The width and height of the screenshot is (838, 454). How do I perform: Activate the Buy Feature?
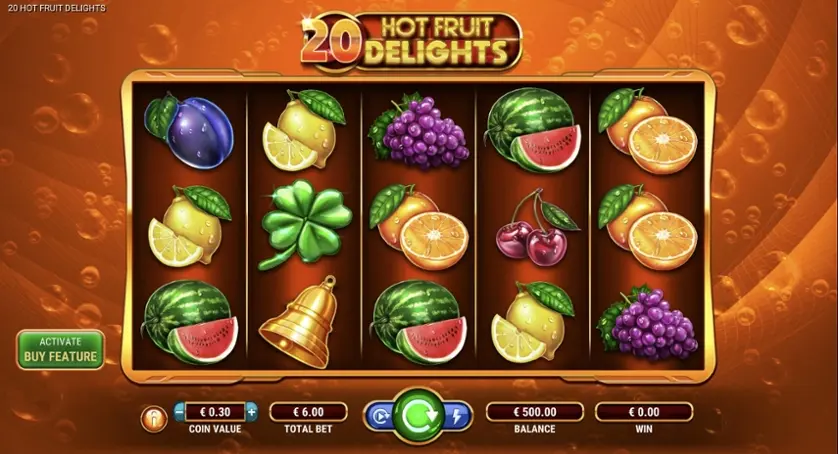tap(60, 349)
